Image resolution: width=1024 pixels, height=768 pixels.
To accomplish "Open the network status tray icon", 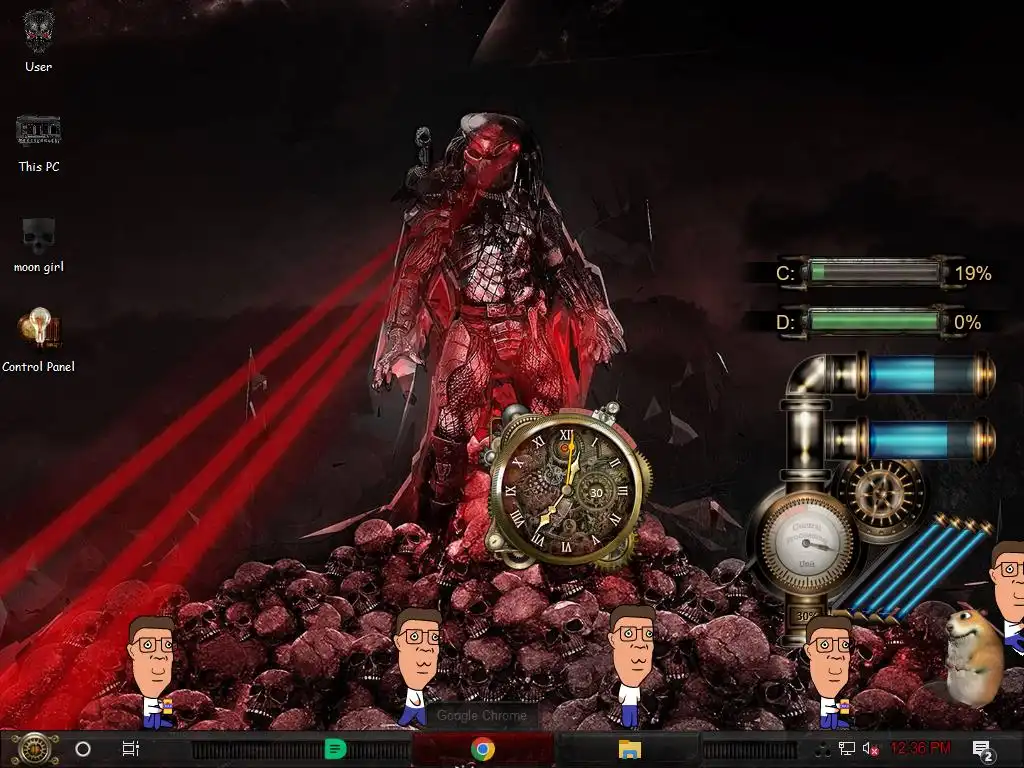I will click(847, 748).
